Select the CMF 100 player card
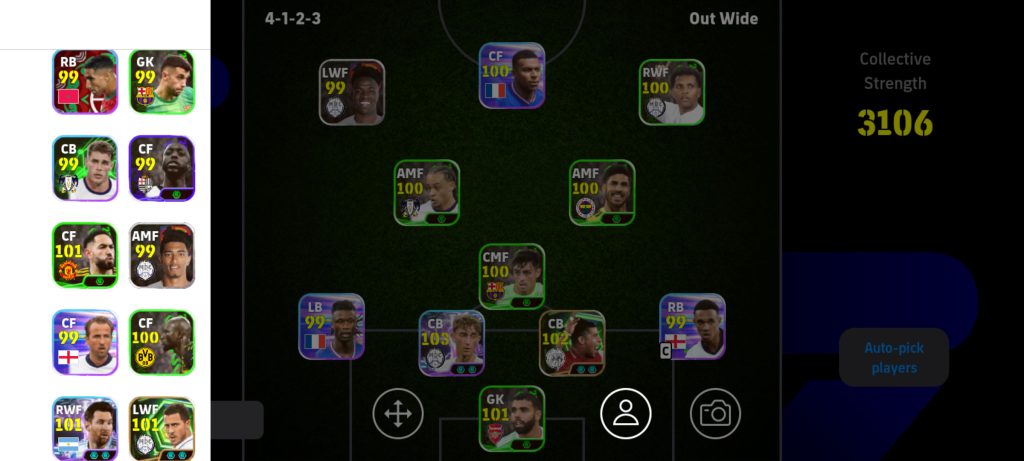Screen dimensions: 1024x461 512,276
